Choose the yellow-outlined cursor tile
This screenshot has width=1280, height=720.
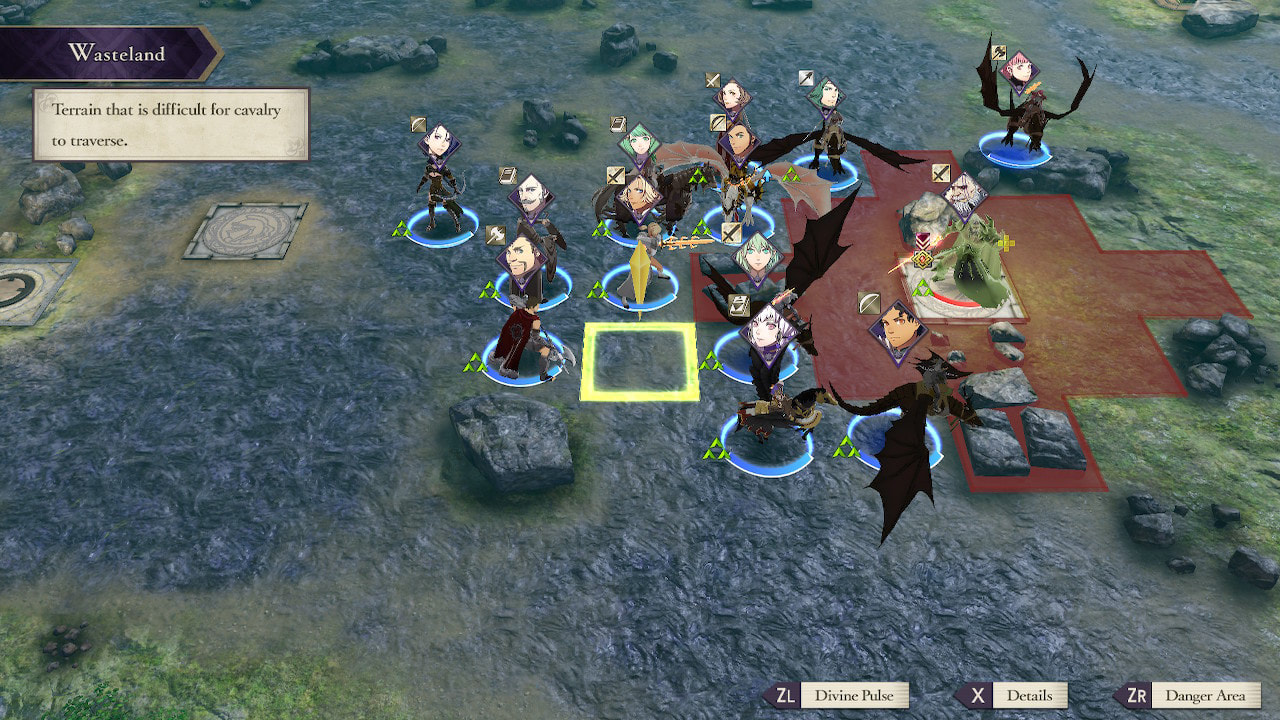pyautogui.click(x=640, y=362)
